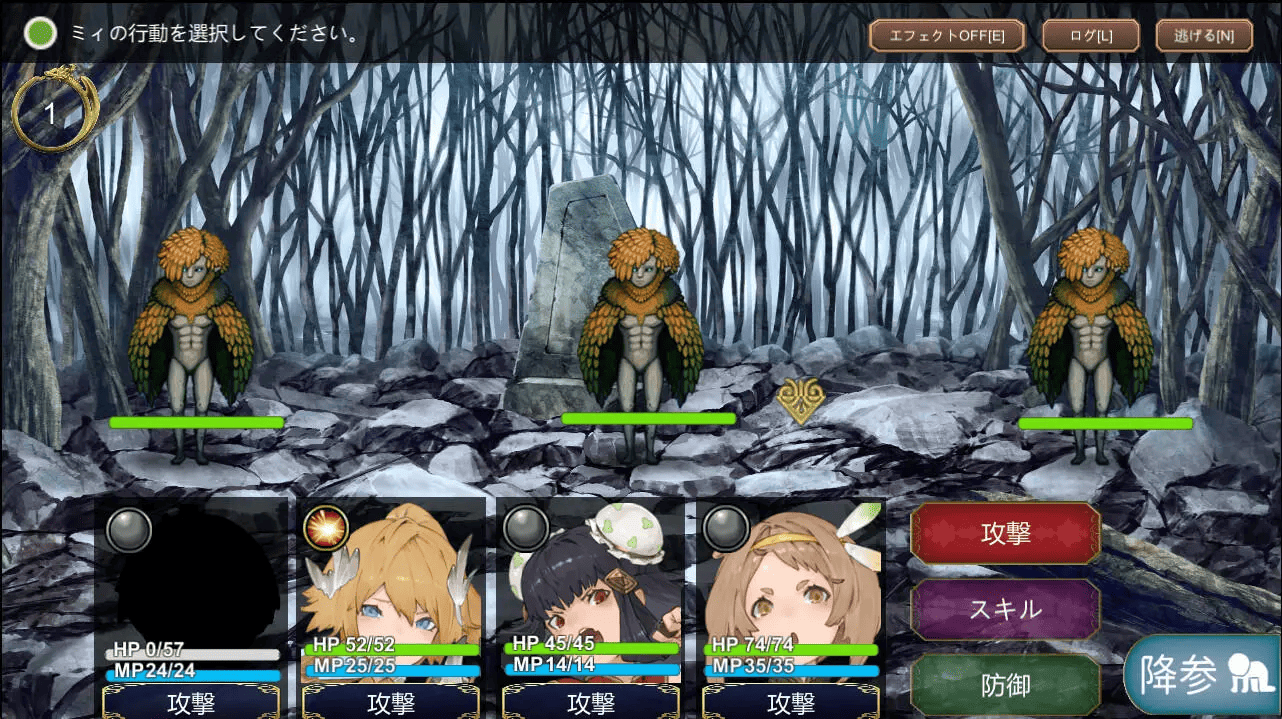Open the purple スキル skill menu
The height and width of the screenshot is (719, 1282).
pyautogui.click(x=1005, y=609)
